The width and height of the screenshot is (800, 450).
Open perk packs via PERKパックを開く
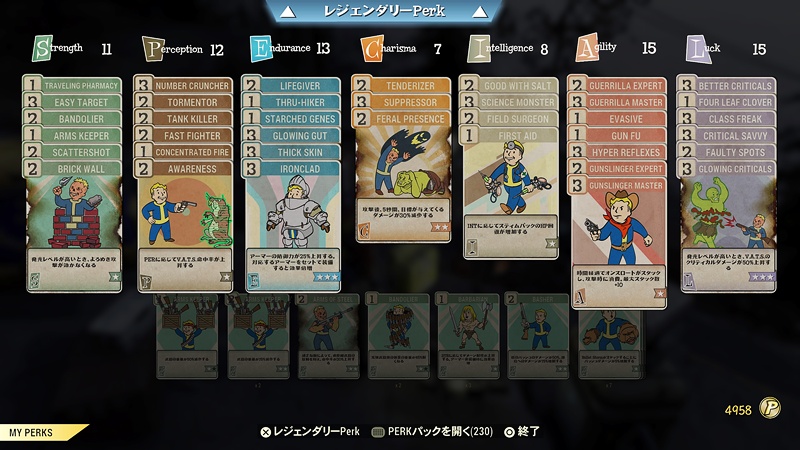[432, 432]
